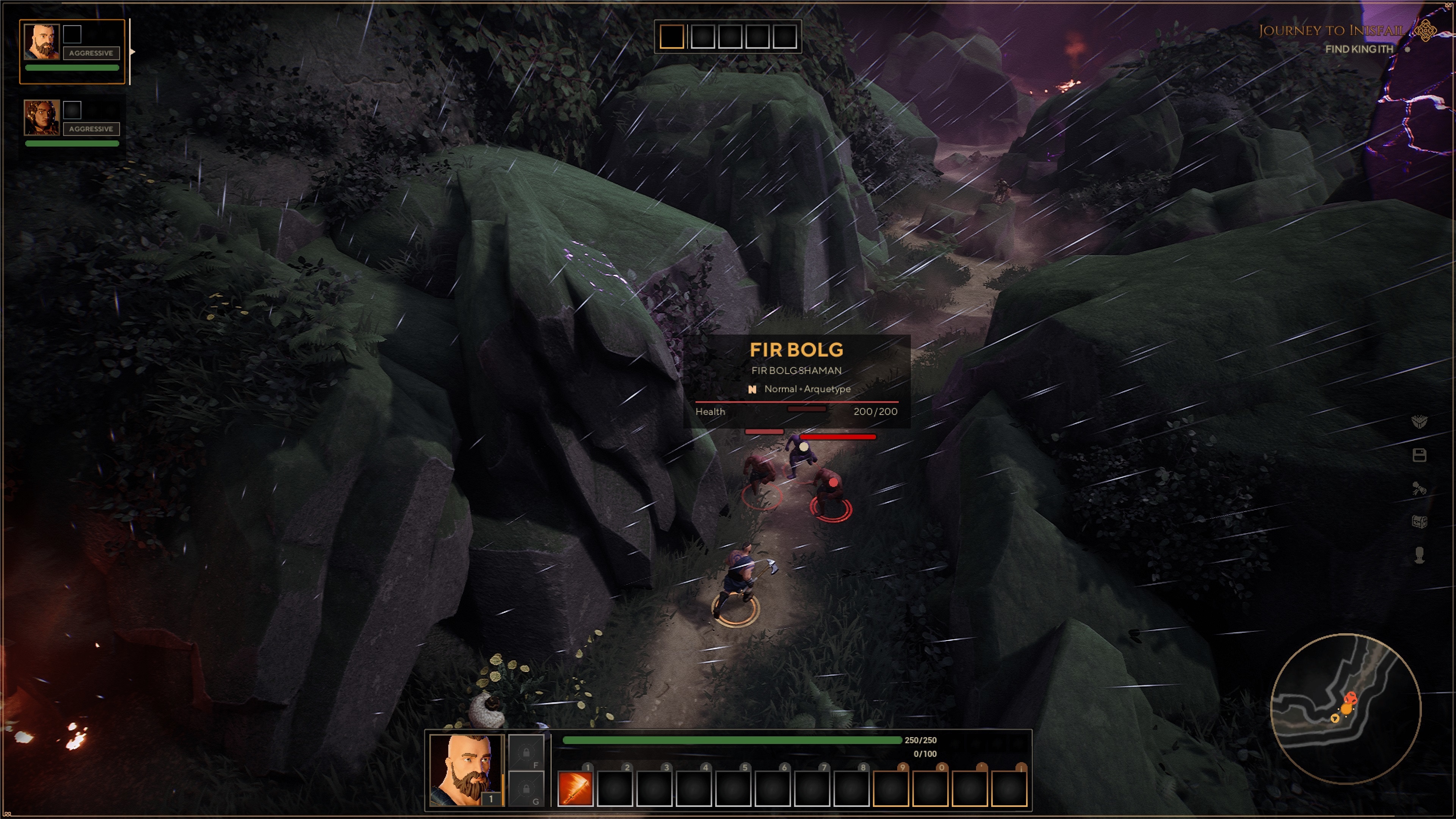Open the scroll quest journal icon

1419,489
